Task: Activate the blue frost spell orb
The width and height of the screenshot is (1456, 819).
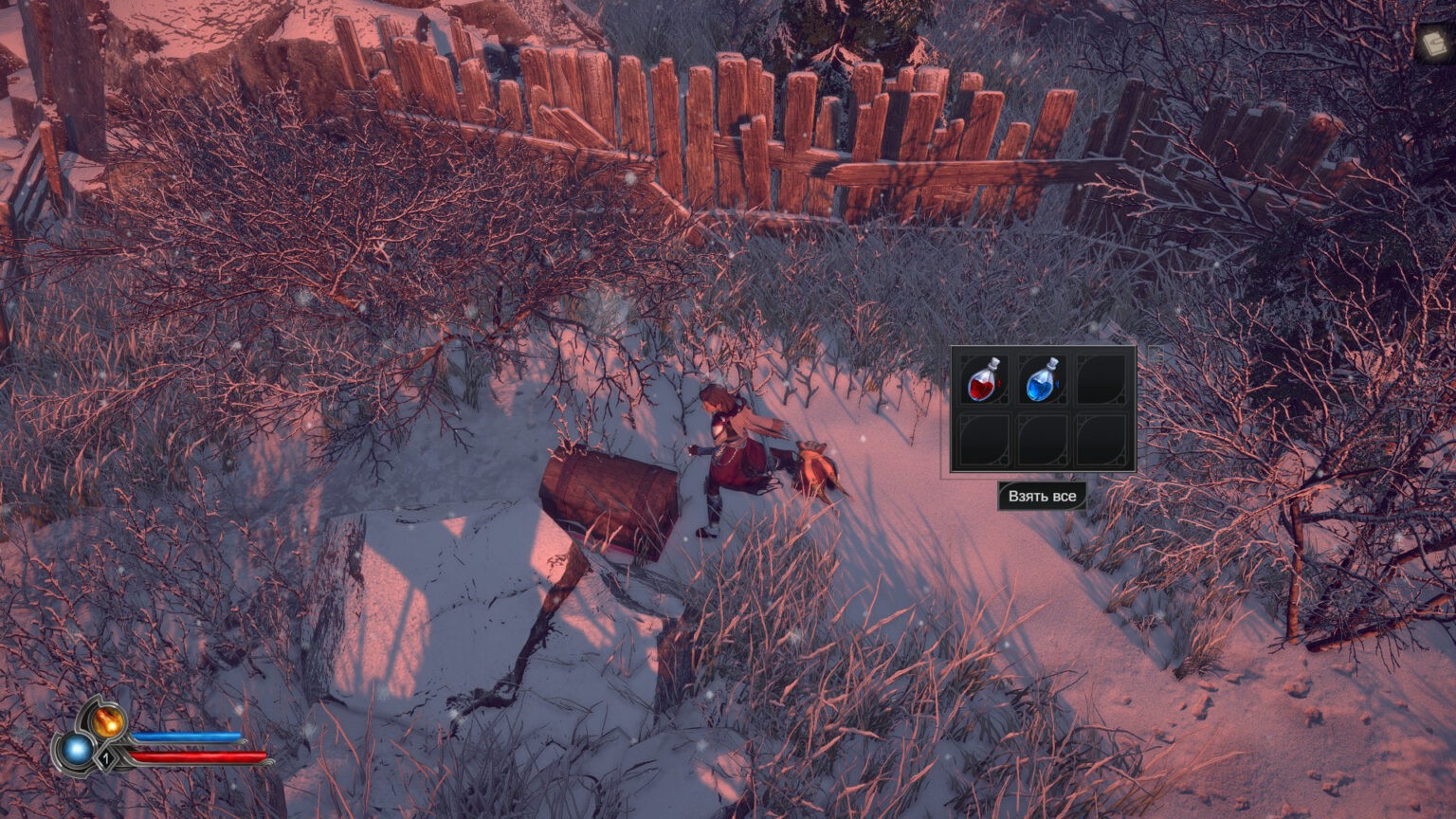Action: point(76,751)
